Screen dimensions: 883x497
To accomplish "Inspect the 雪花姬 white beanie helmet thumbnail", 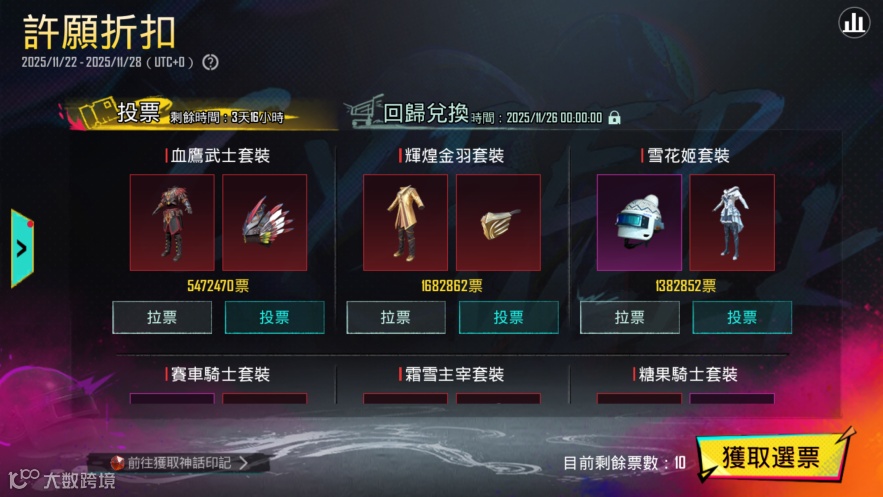I will tap(639, 222).
